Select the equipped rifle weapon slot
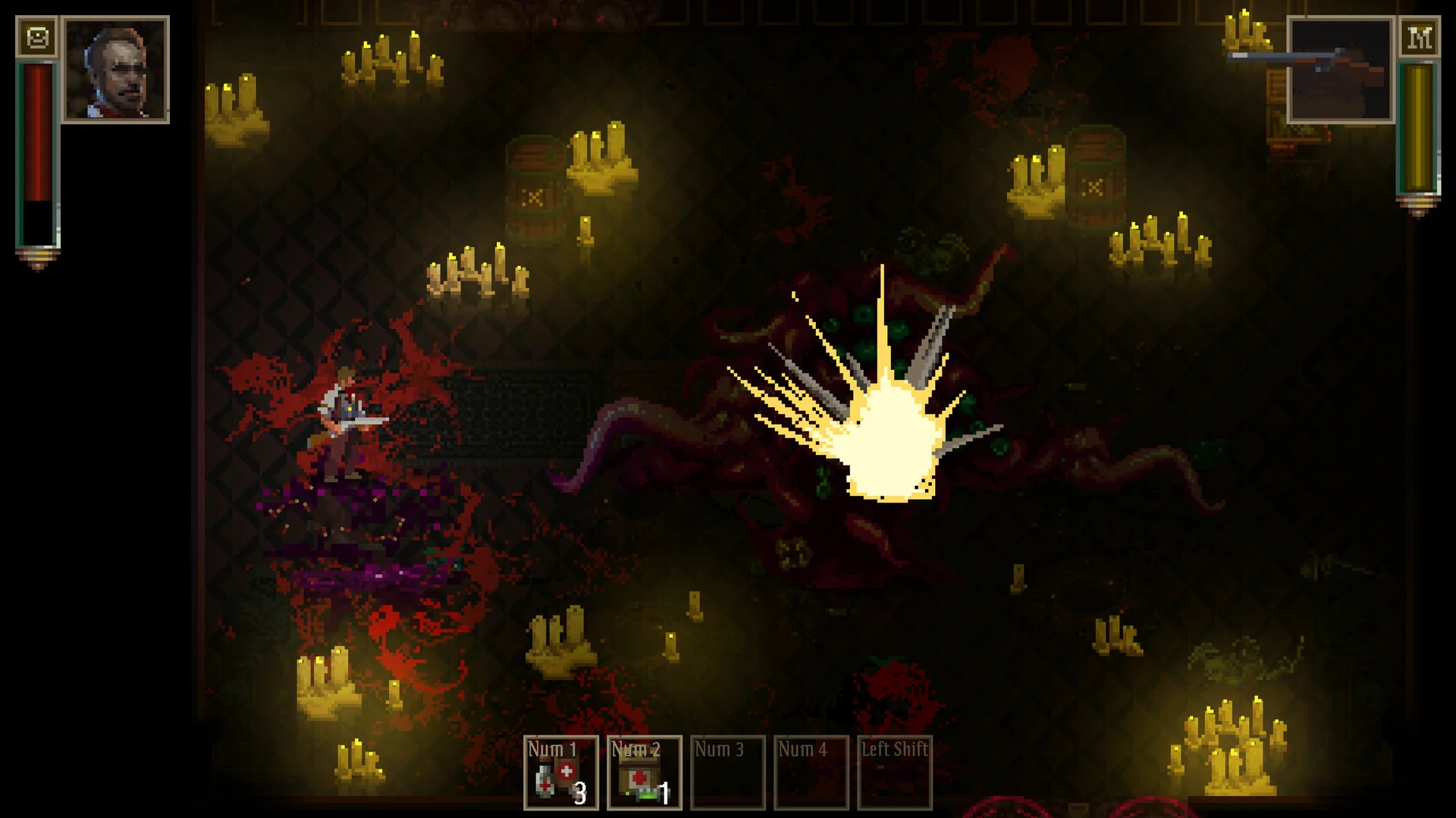Viewport: 1456px width, 818px height. point(1340,70)
